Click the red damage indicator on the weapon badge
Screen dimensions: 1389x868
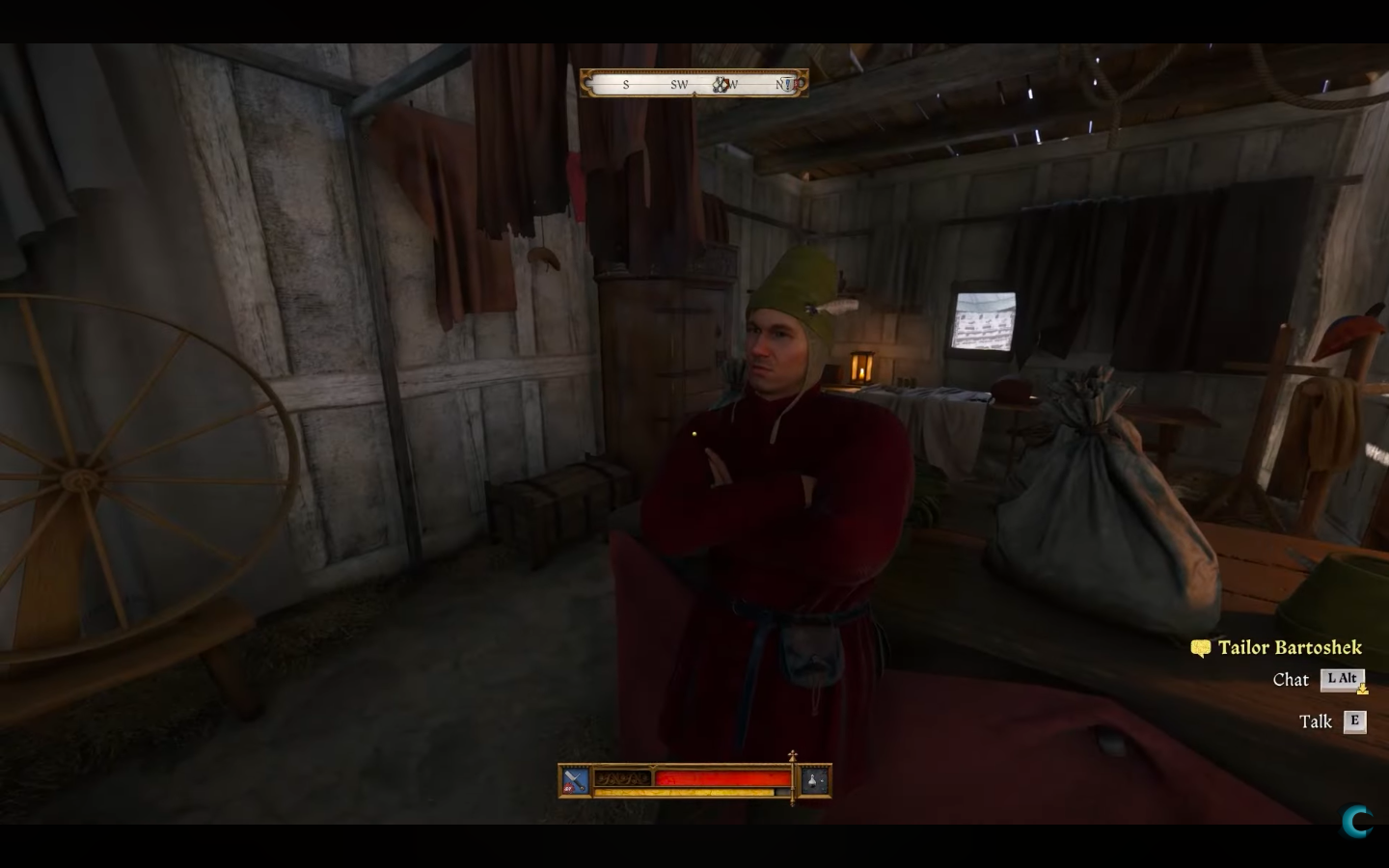567,788
